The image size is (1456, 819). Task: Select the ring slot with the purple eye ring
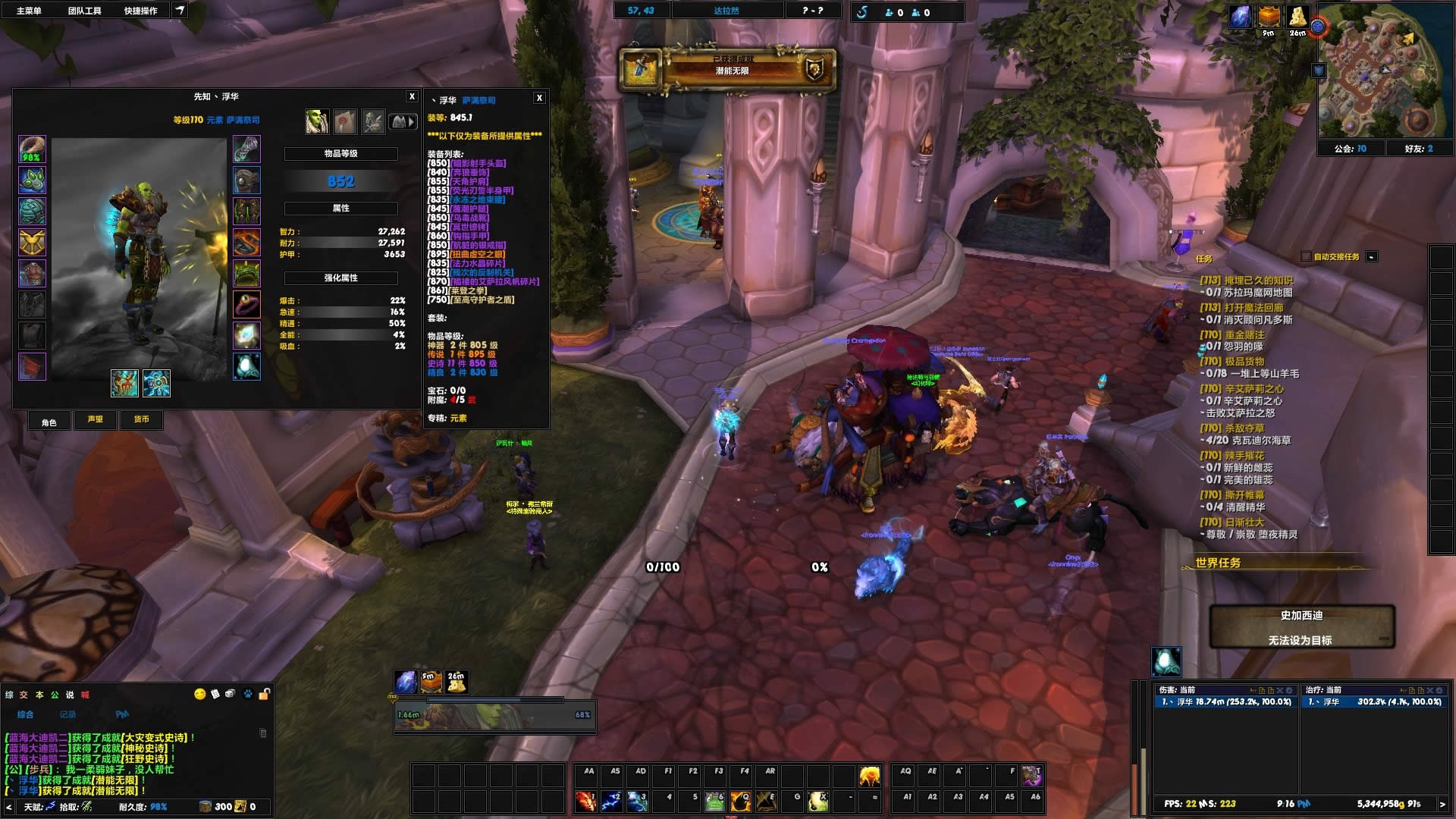click(246, 305)
